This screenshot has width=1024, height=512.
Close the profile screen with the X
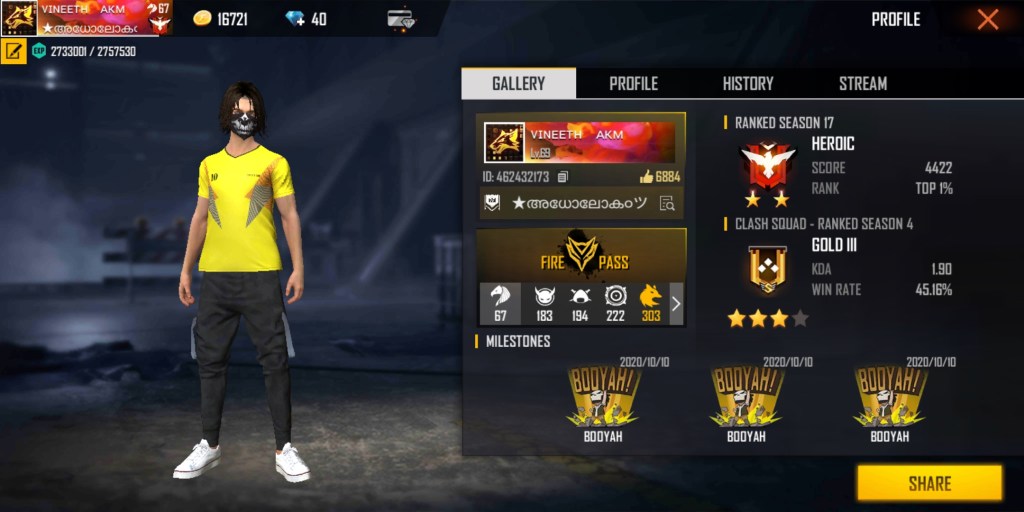(987, 19)
